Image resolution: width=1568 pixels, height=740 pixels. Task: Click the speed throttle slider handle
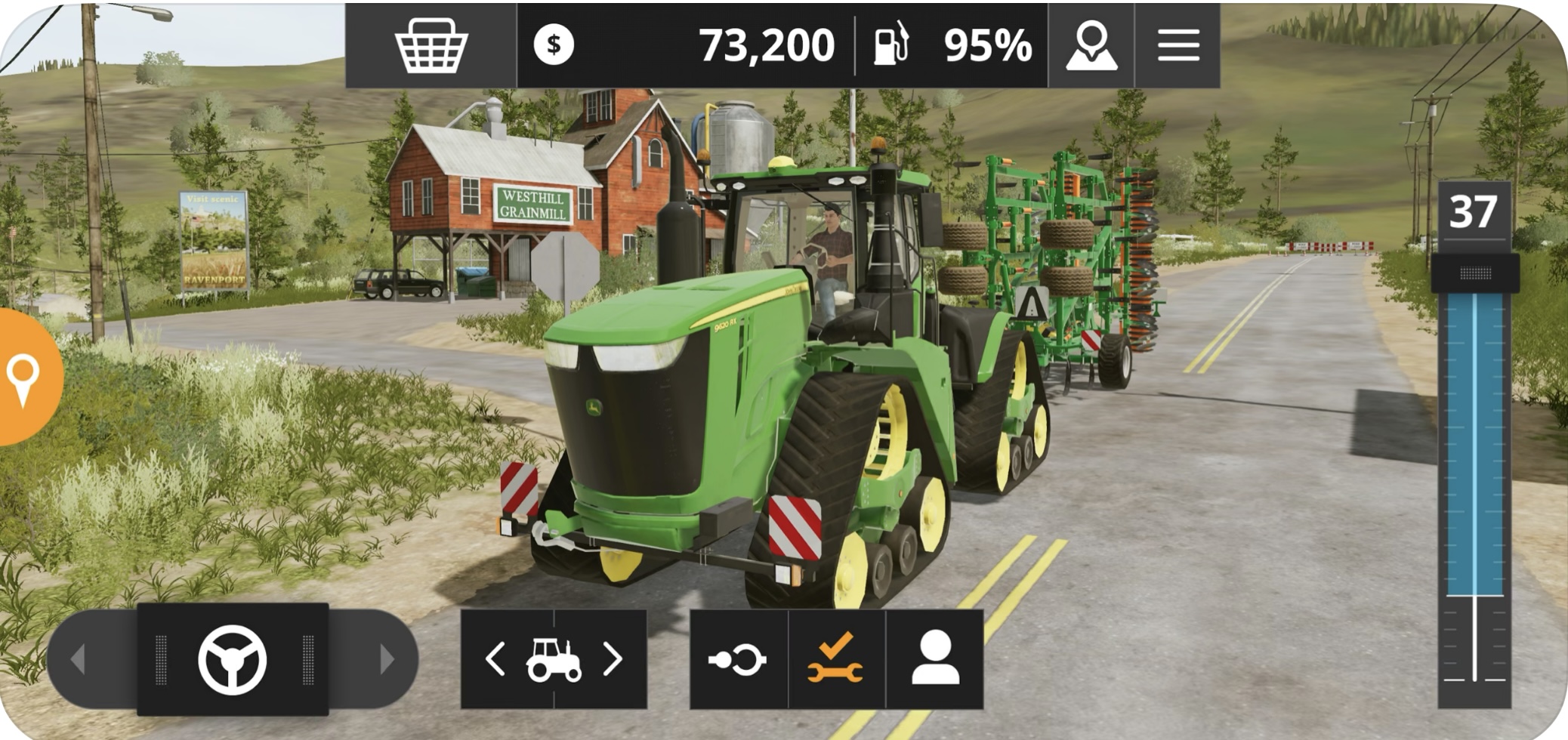(1474, 273)
